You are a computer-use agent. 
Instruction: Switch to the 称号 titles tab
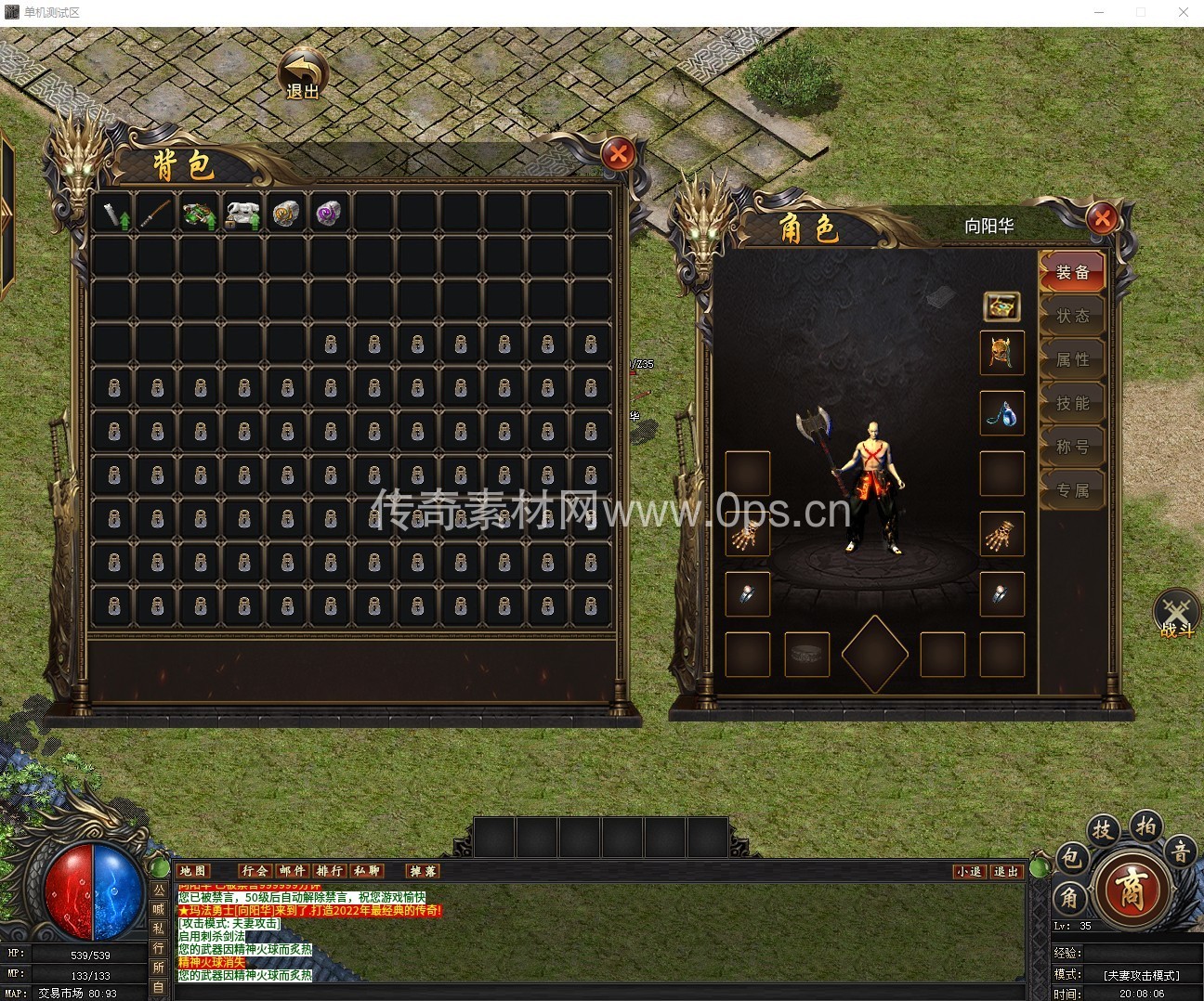tap(1072, 447)
